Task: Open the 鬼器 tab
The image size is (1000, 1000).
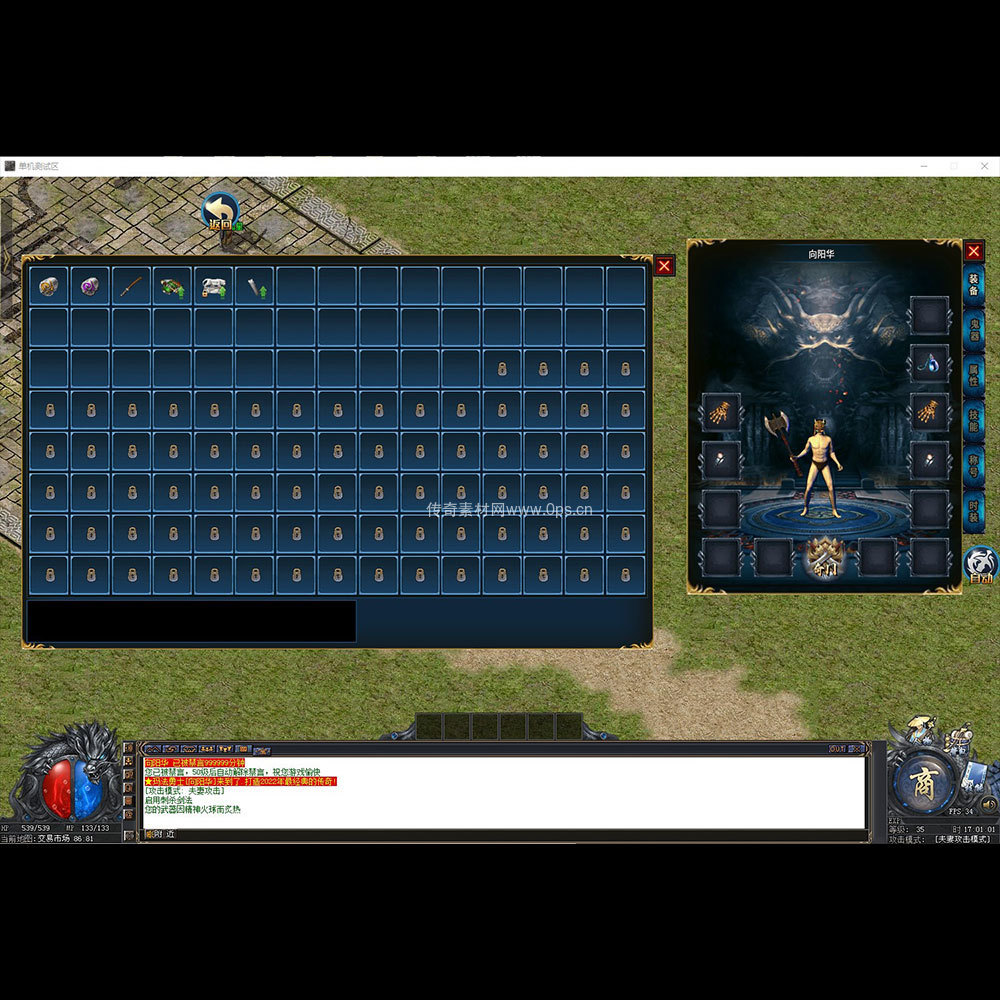Action: [x=974, y=331]
